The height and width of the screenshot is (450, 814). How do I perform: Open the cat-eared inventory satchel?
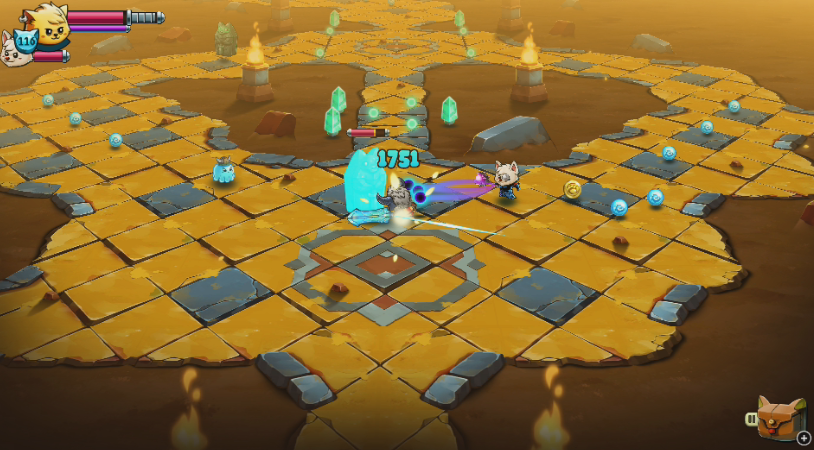coord(780,416)
